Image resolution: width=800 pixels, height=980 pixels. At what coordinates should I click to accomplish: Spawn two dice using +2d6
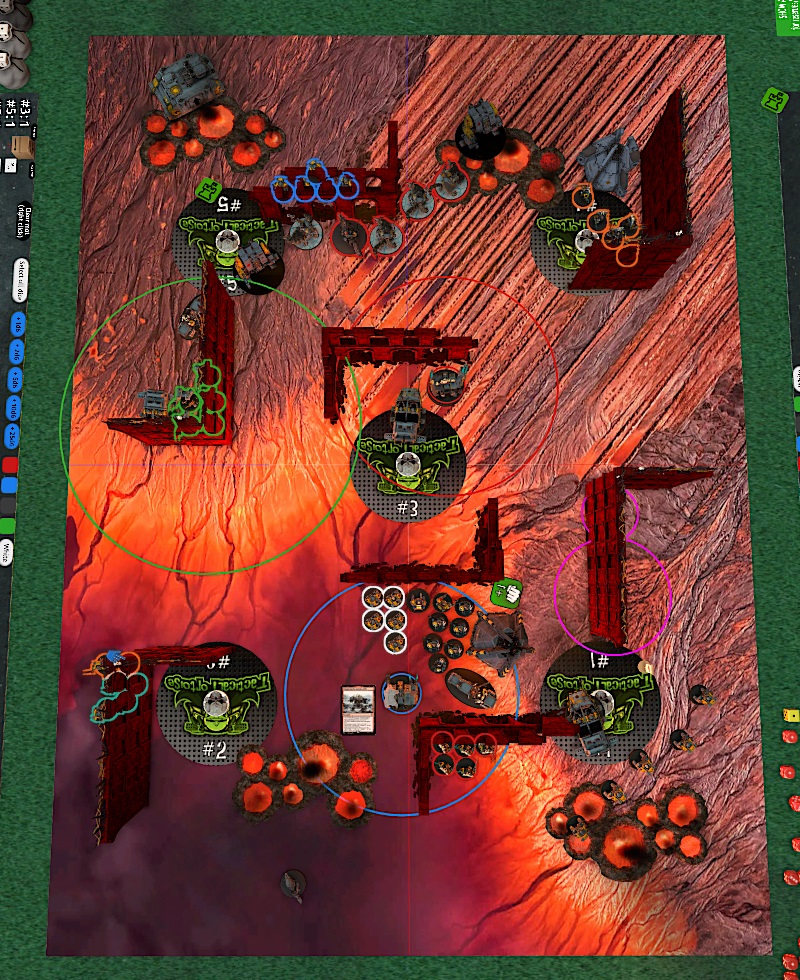tap(16, 353)
